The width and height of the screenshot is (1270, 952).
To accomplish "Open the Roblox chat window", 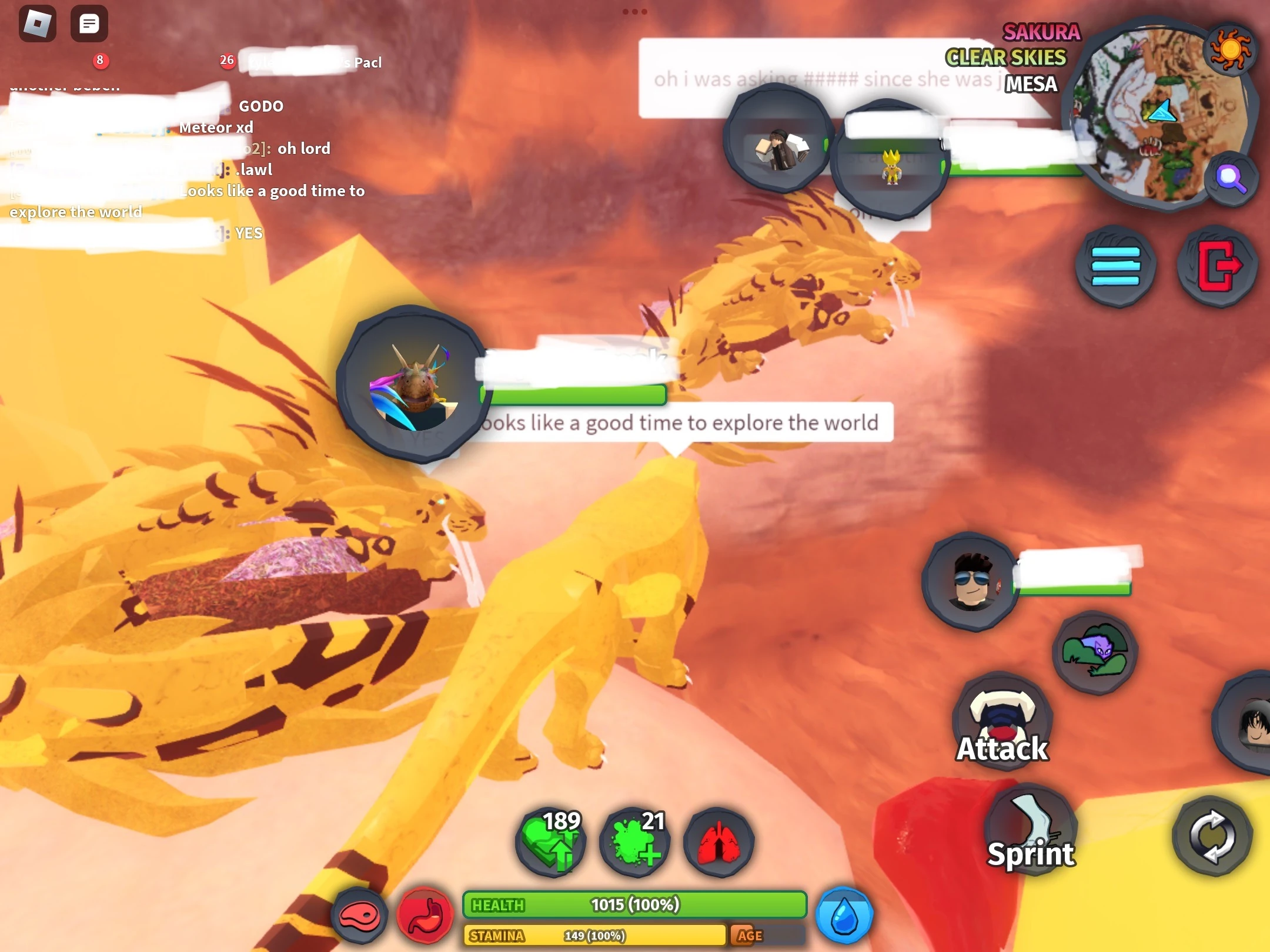I will point(90,24).
